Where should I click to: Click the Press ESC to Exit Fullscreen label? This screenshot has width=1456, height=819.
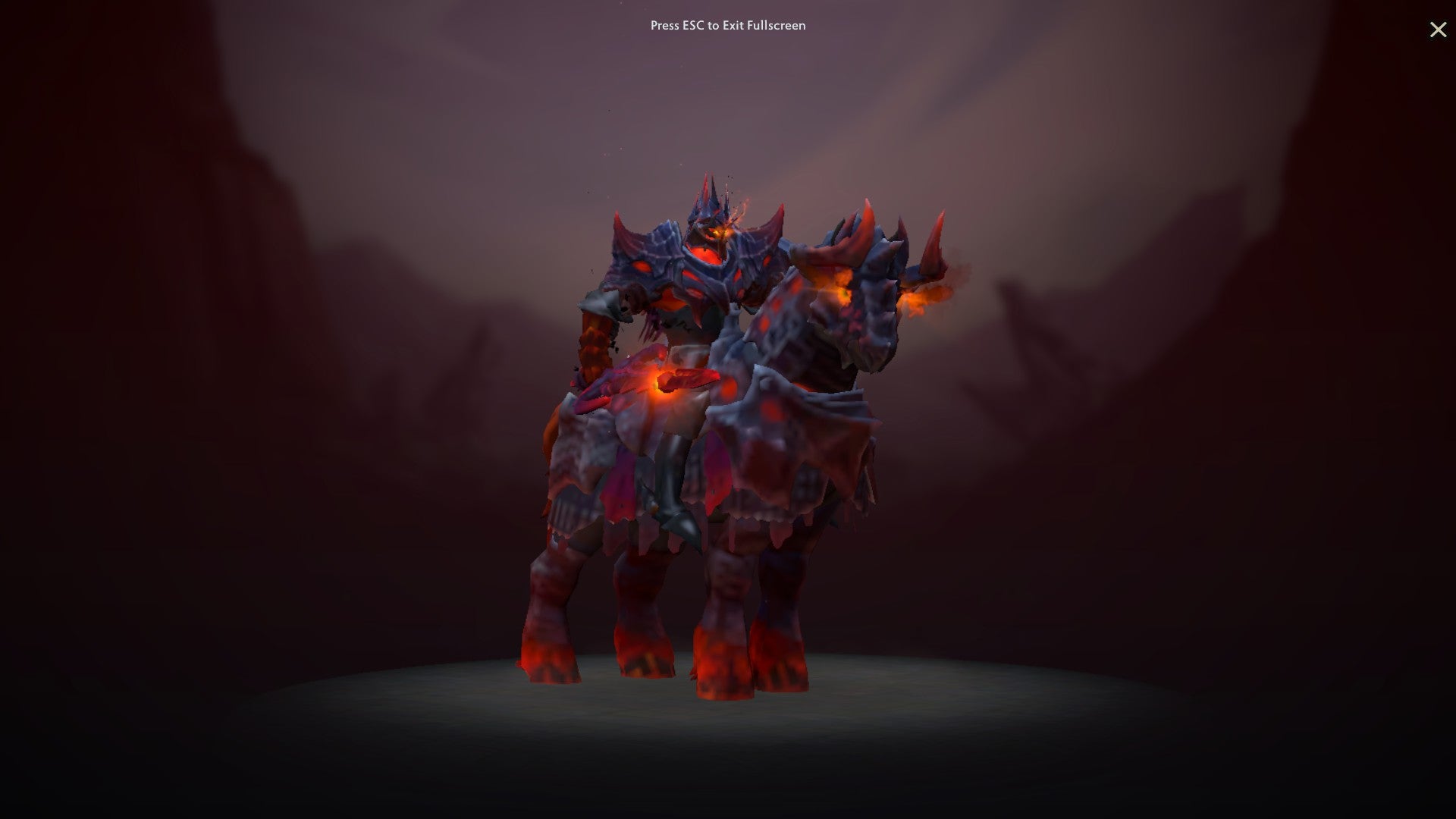click(x=727, y=25)
